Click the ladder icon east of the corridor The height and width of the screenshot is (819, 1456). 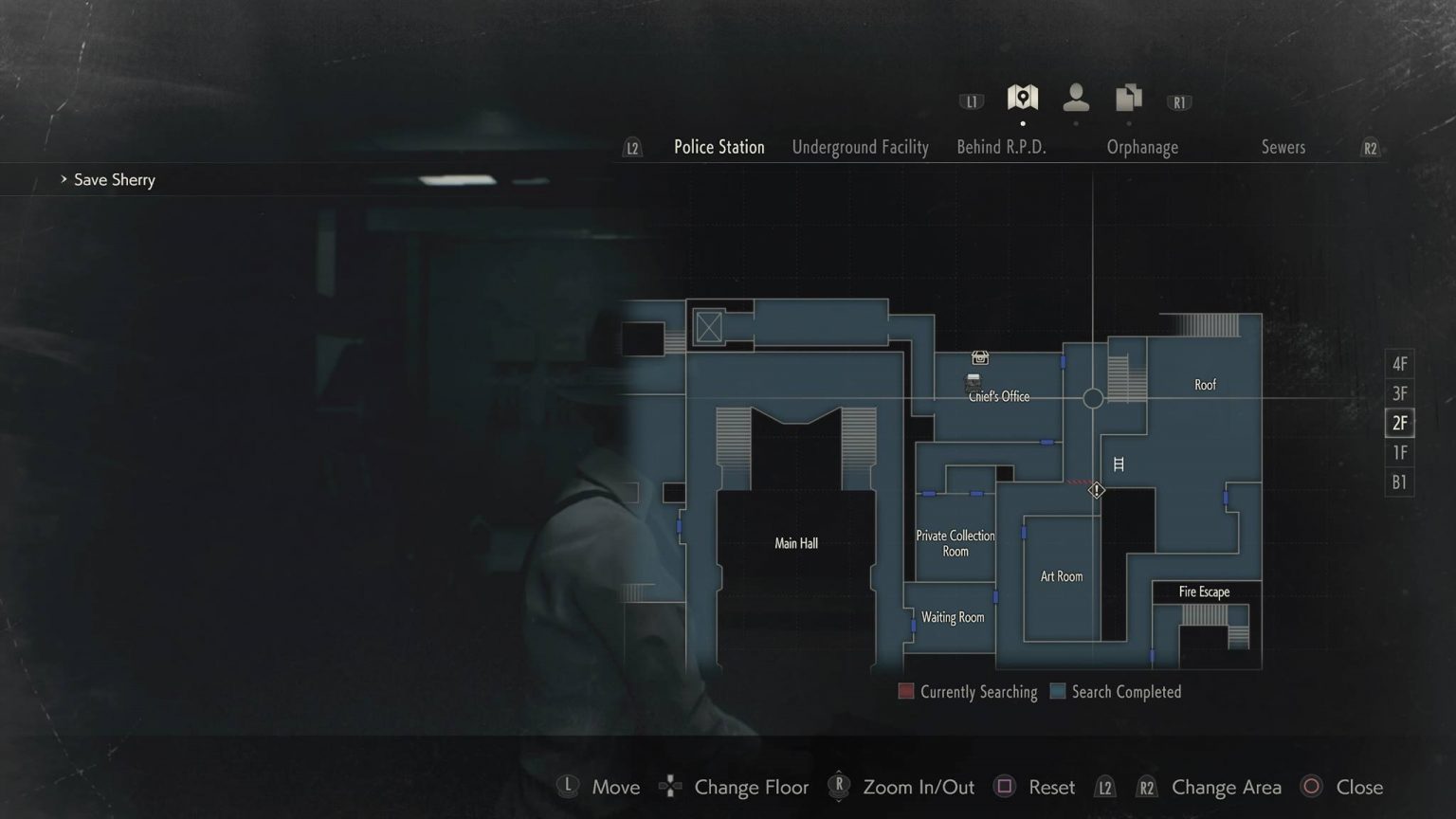pos(1119,464)
